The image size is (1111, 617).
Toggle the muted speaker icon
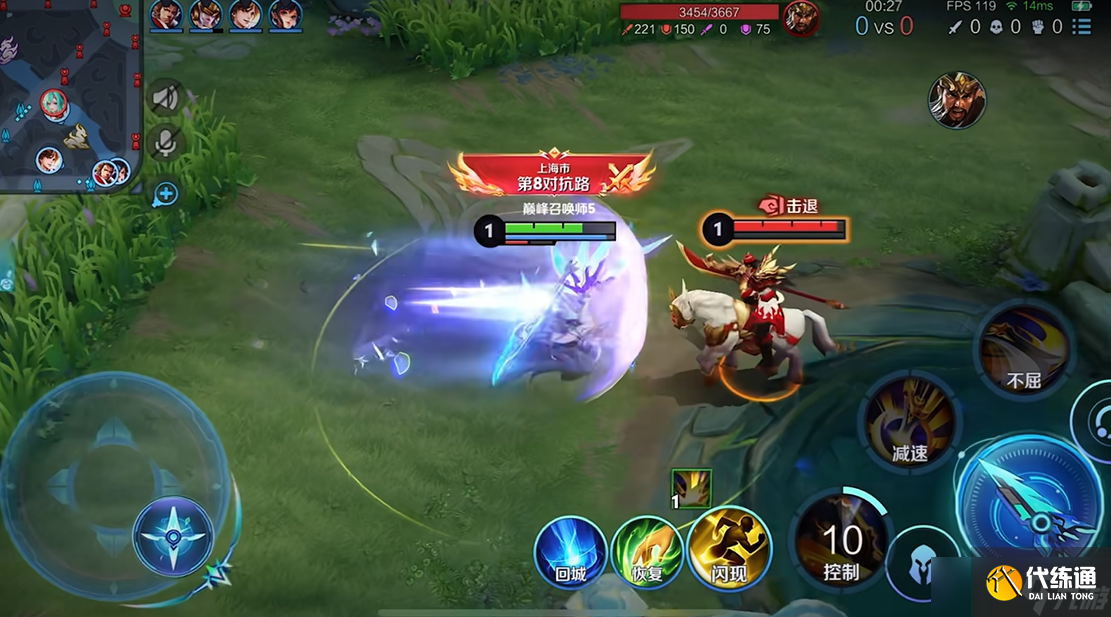pos(165,98)
